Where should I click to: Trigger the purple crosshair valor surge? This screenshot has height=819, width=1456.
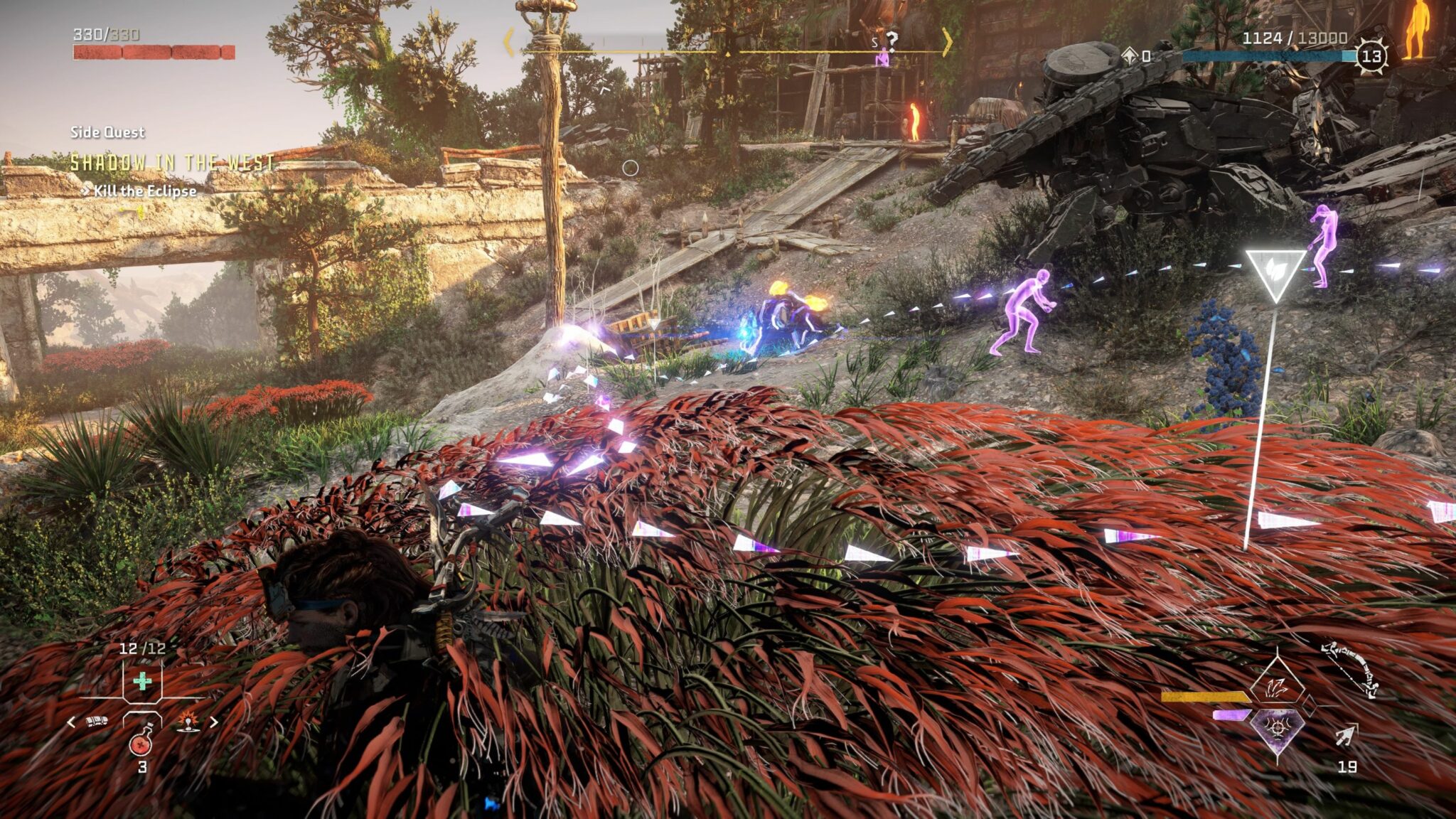tap(1277, 730)
